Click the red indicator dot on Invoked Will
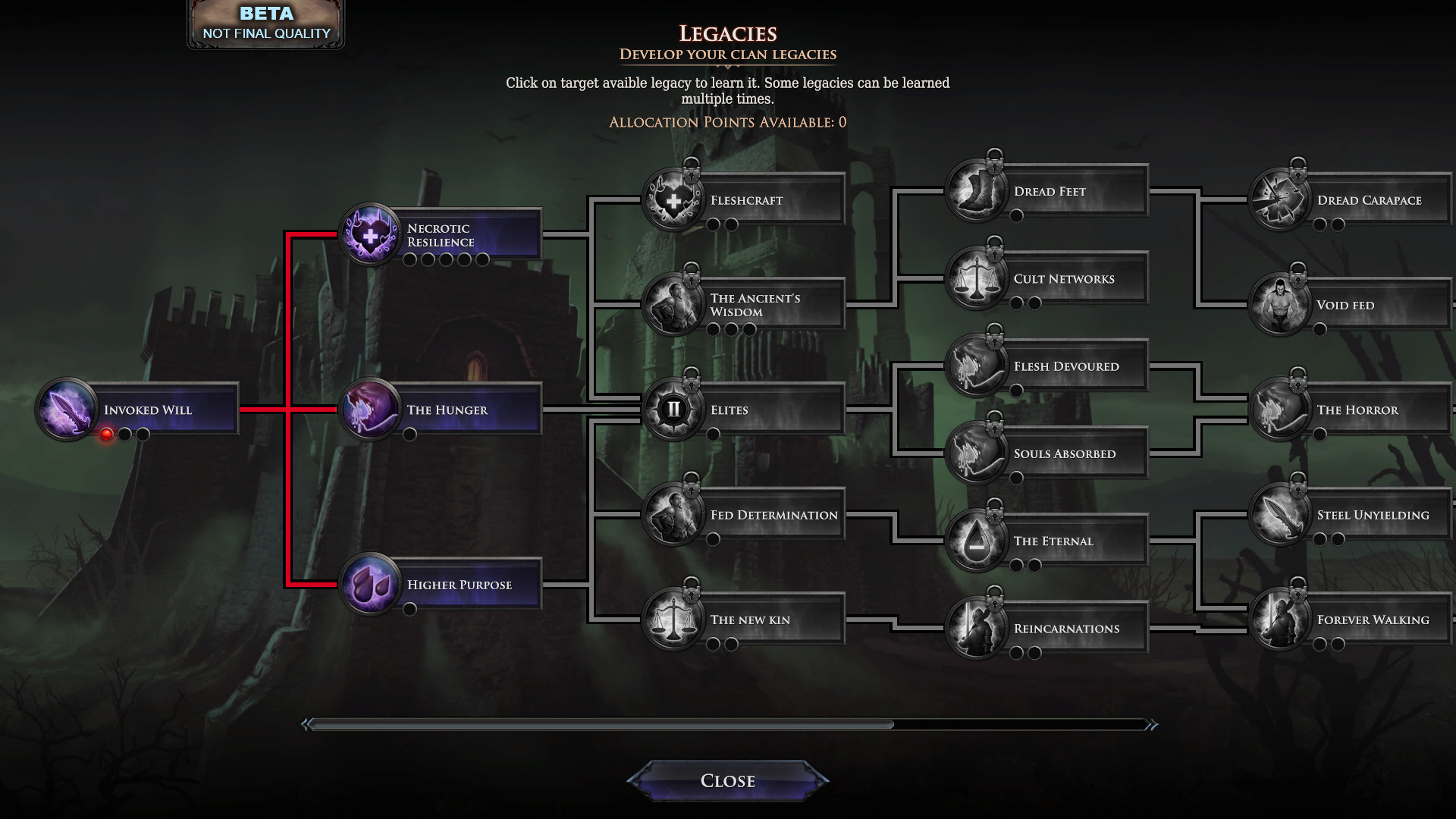 tap(107, 433)
